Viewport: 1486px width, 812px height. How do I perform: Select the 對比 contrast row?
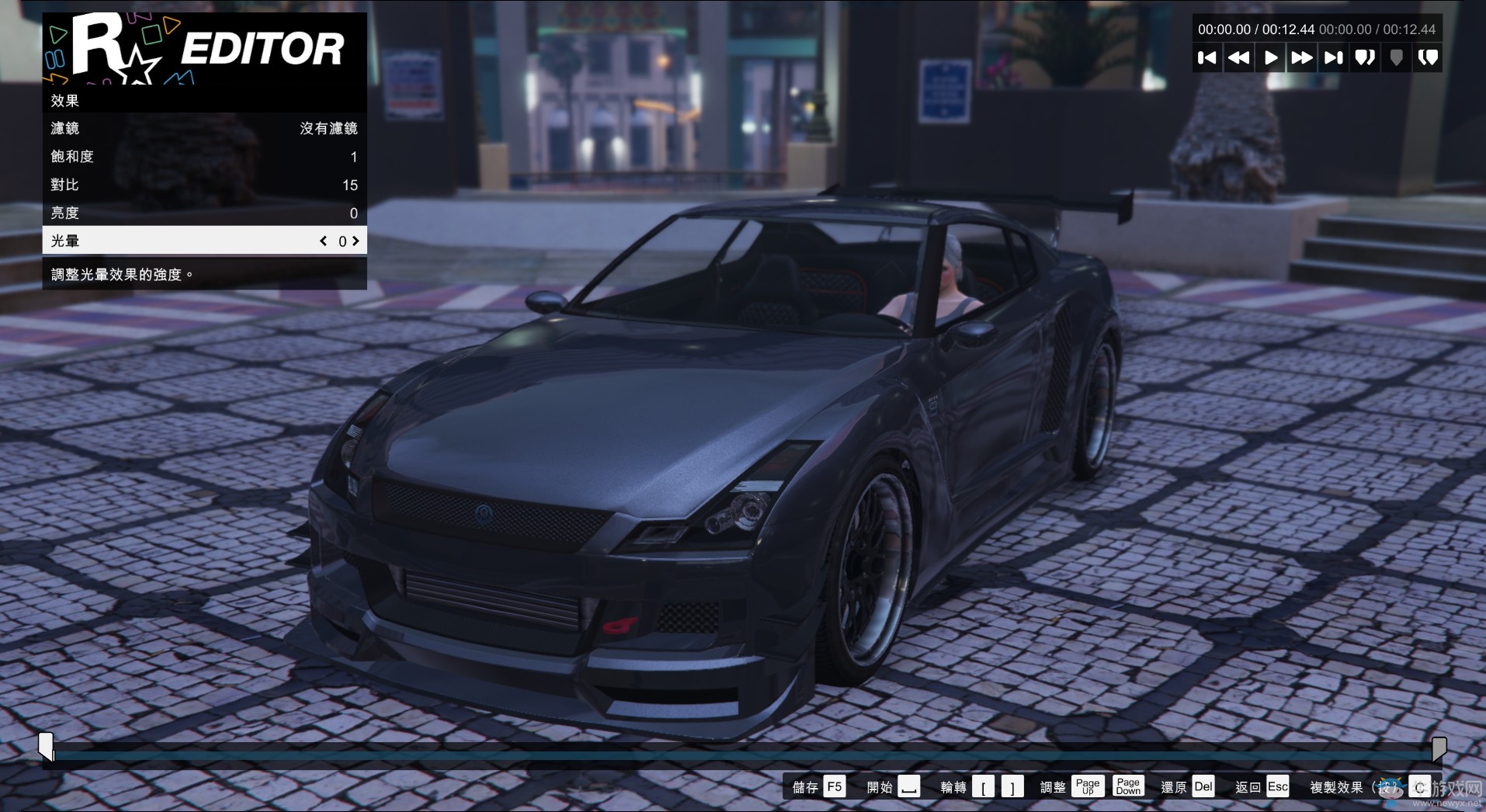pyautogui.click(x=203, y=185)
